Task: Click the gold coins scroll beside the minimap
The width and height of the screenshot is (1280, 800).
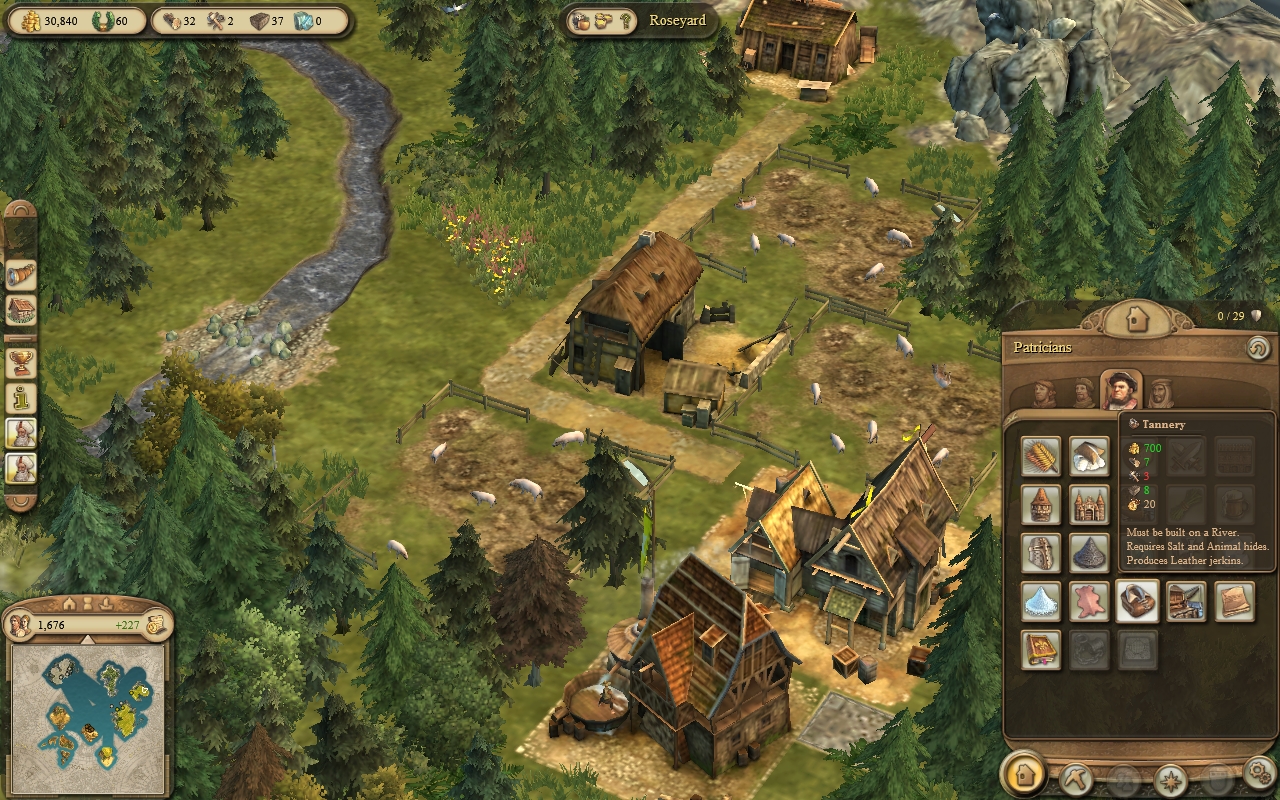Action: tap(155, 625)
